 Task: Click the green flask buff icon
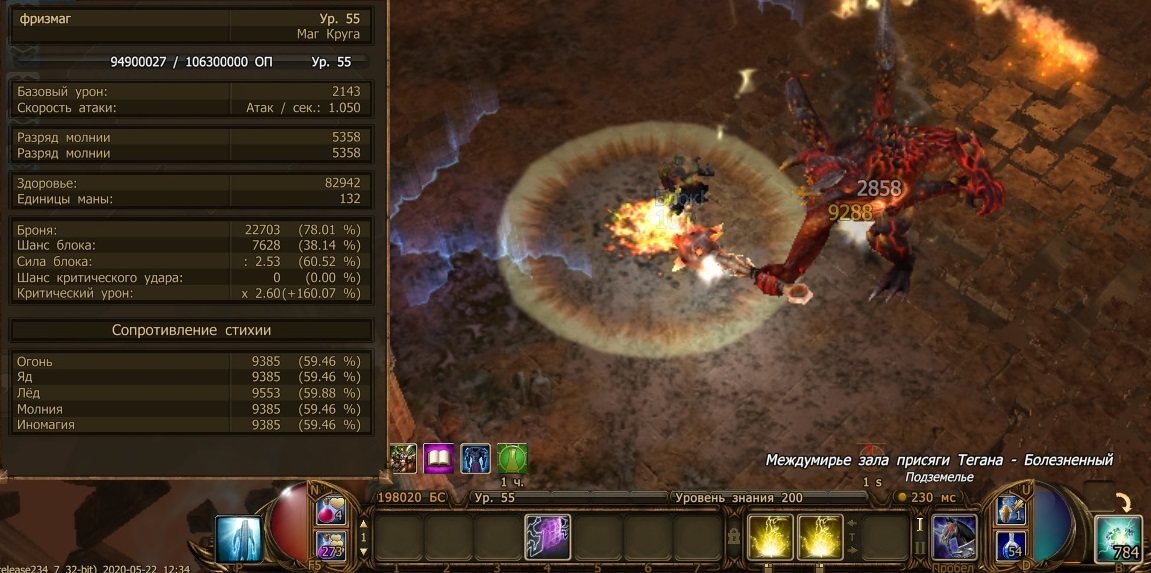(x=512, y=459)
